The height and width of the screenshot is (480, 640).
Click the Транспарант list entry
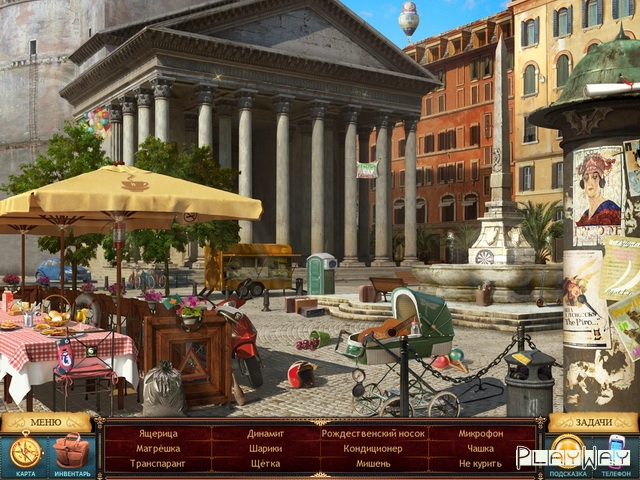click(x=157, y=464)
